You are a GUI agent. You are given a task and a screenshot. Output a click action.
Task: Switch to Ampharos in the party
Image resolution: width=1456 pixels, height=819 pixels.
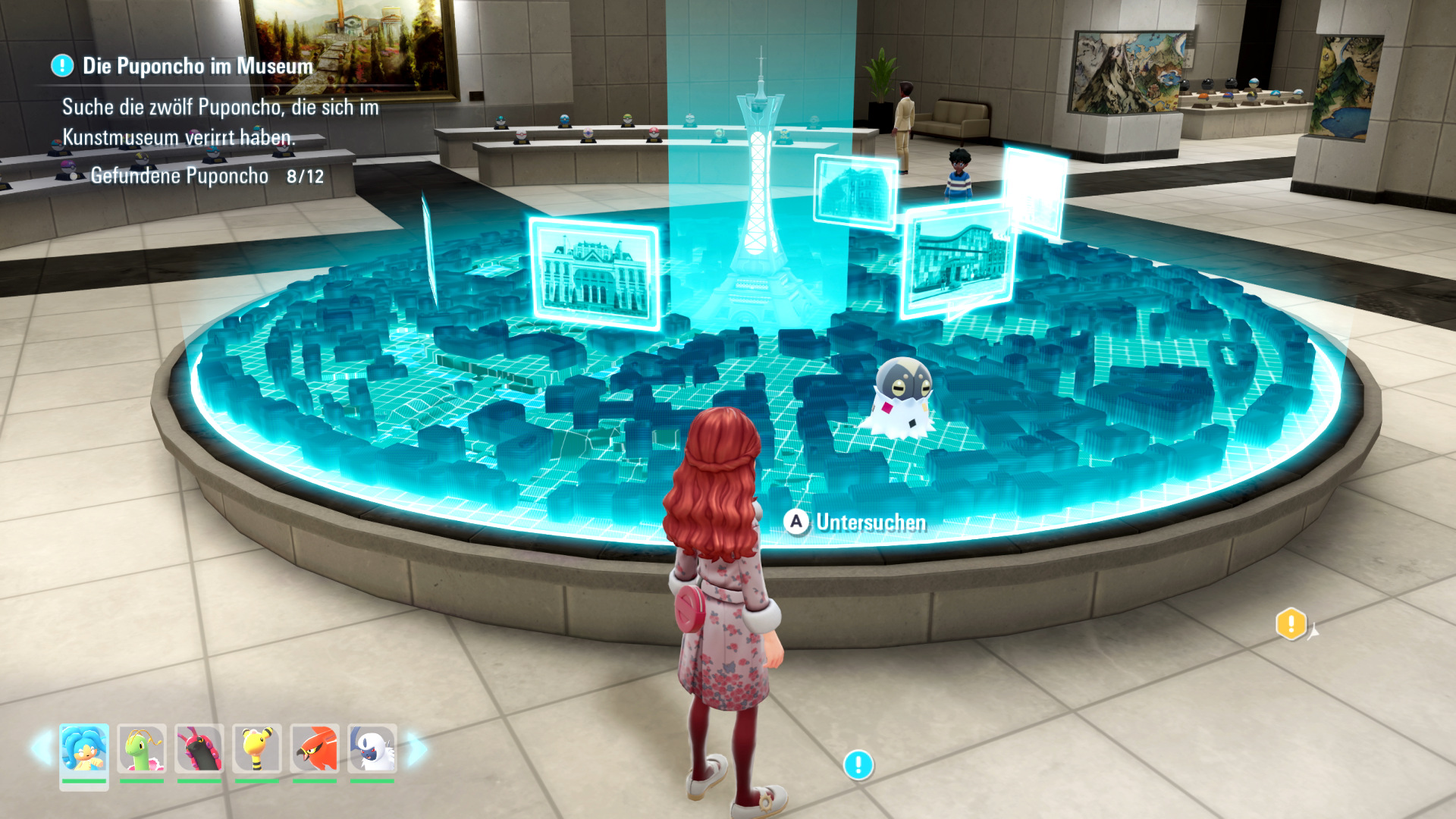point(257,748)
